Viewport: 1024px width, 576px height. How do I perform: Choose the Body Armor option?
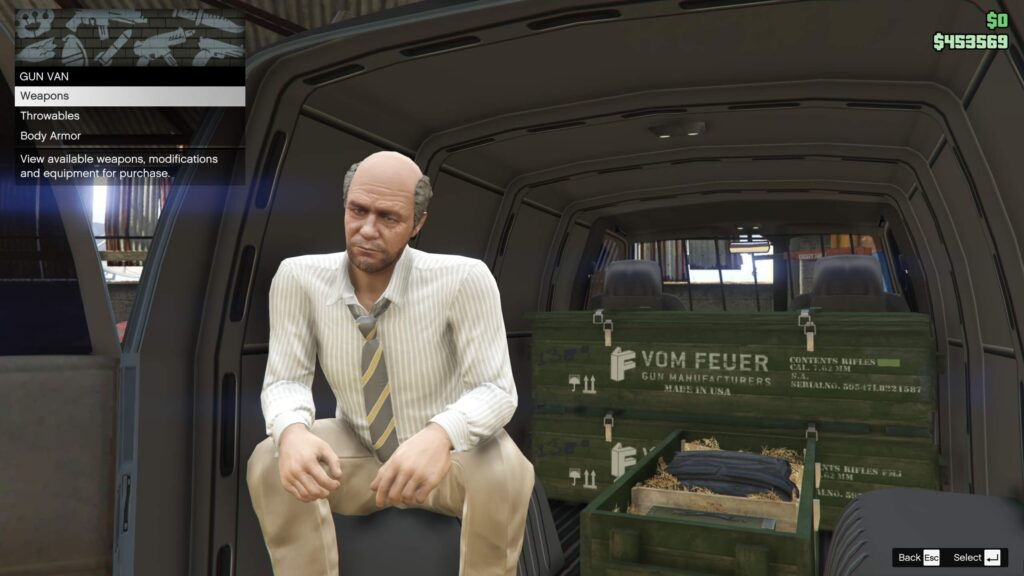tap(129, 136)
